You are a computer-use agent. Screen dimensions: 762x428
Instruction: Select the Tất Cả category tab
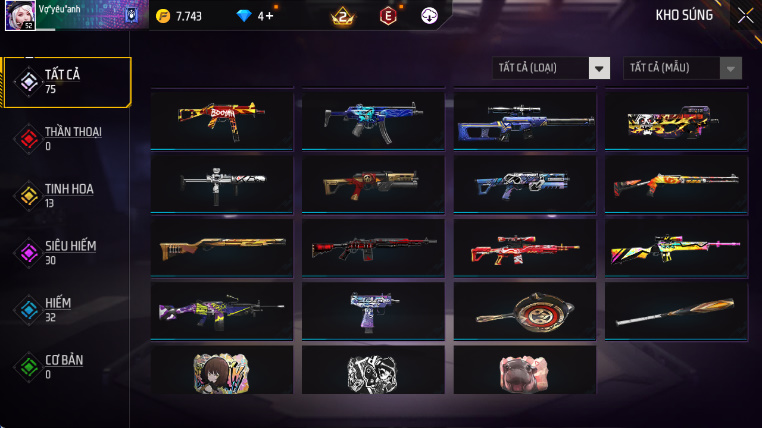click(66, 82)
